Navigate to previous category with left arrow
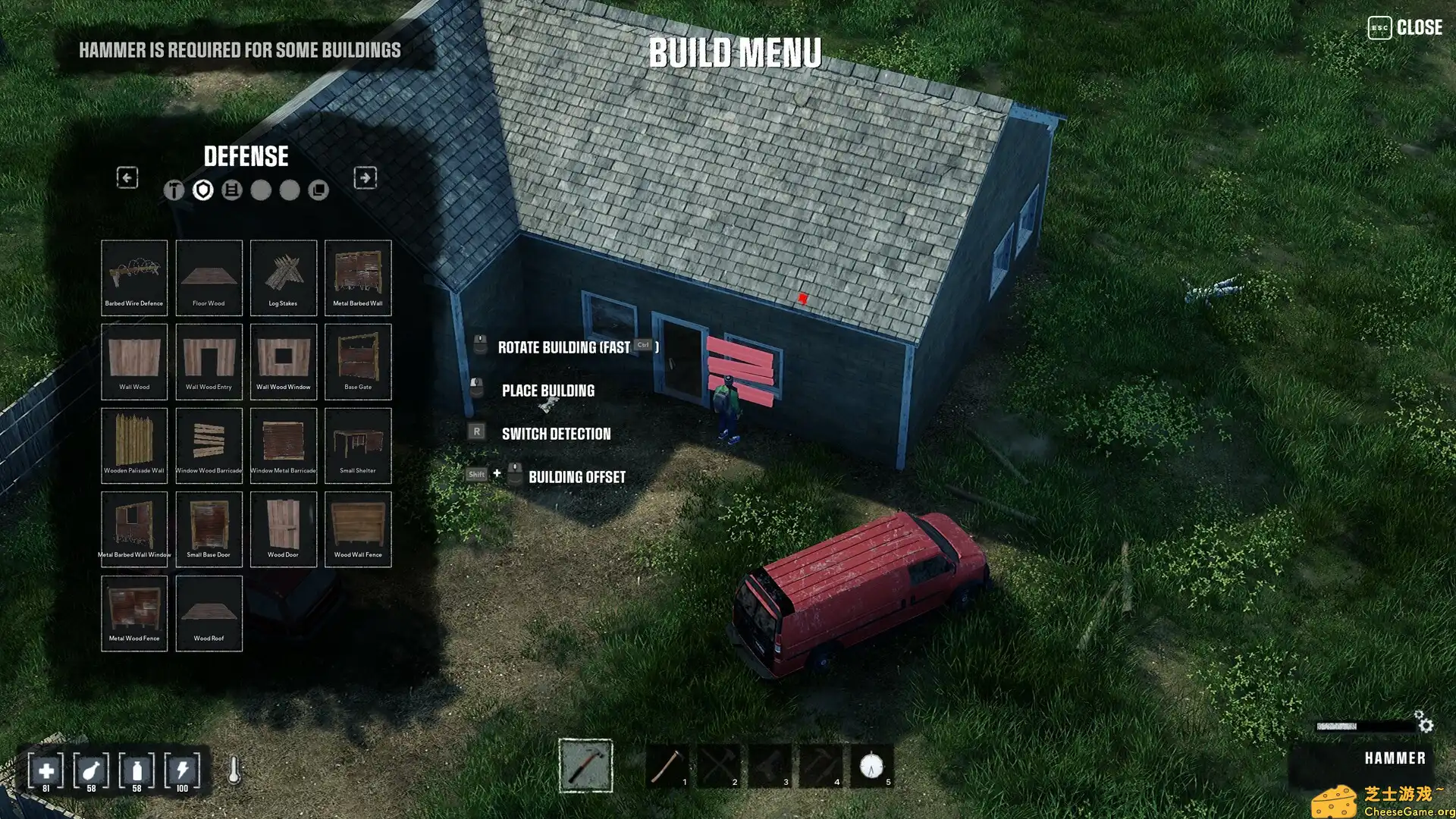Viewport: 1456px width, 819px height. [127, 177]
